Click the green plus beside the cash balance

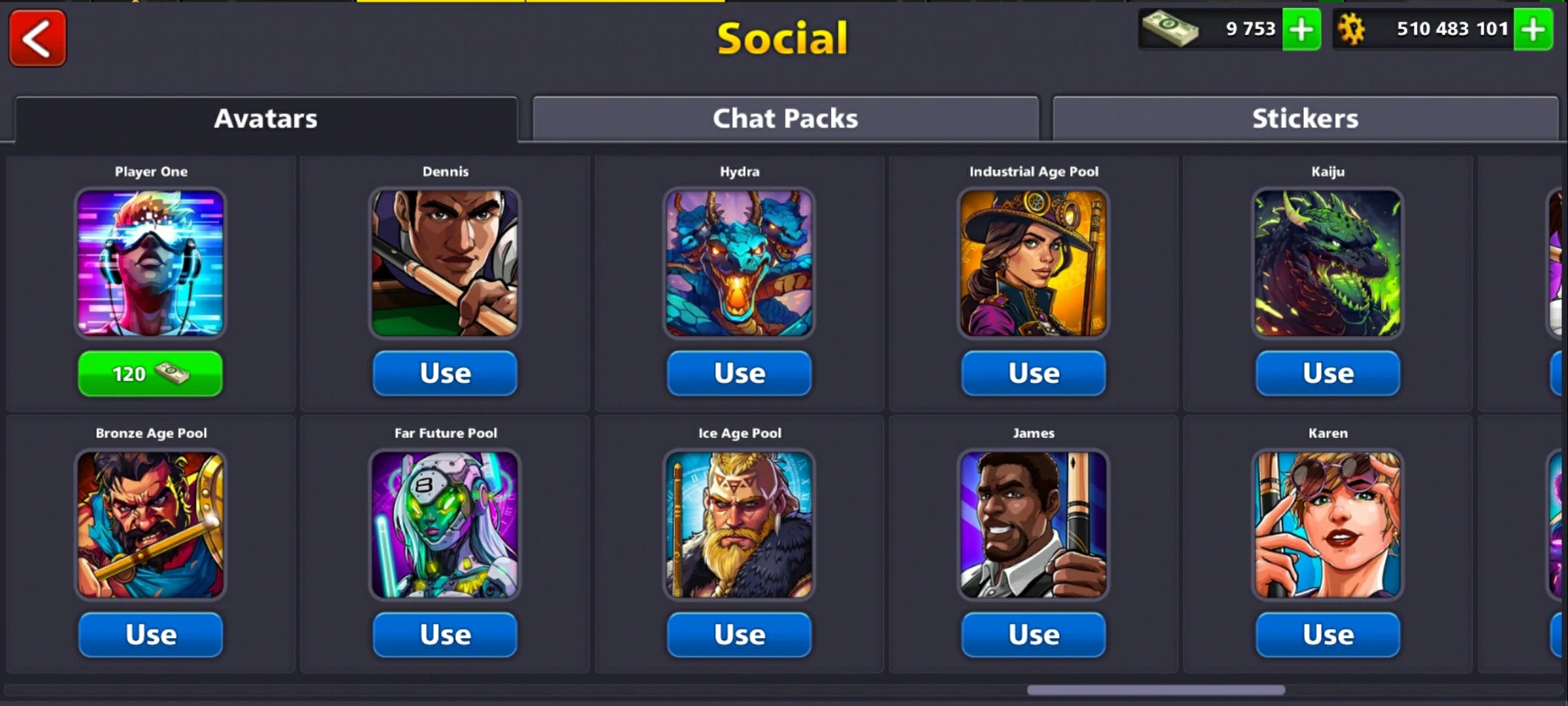(1302, 29)
